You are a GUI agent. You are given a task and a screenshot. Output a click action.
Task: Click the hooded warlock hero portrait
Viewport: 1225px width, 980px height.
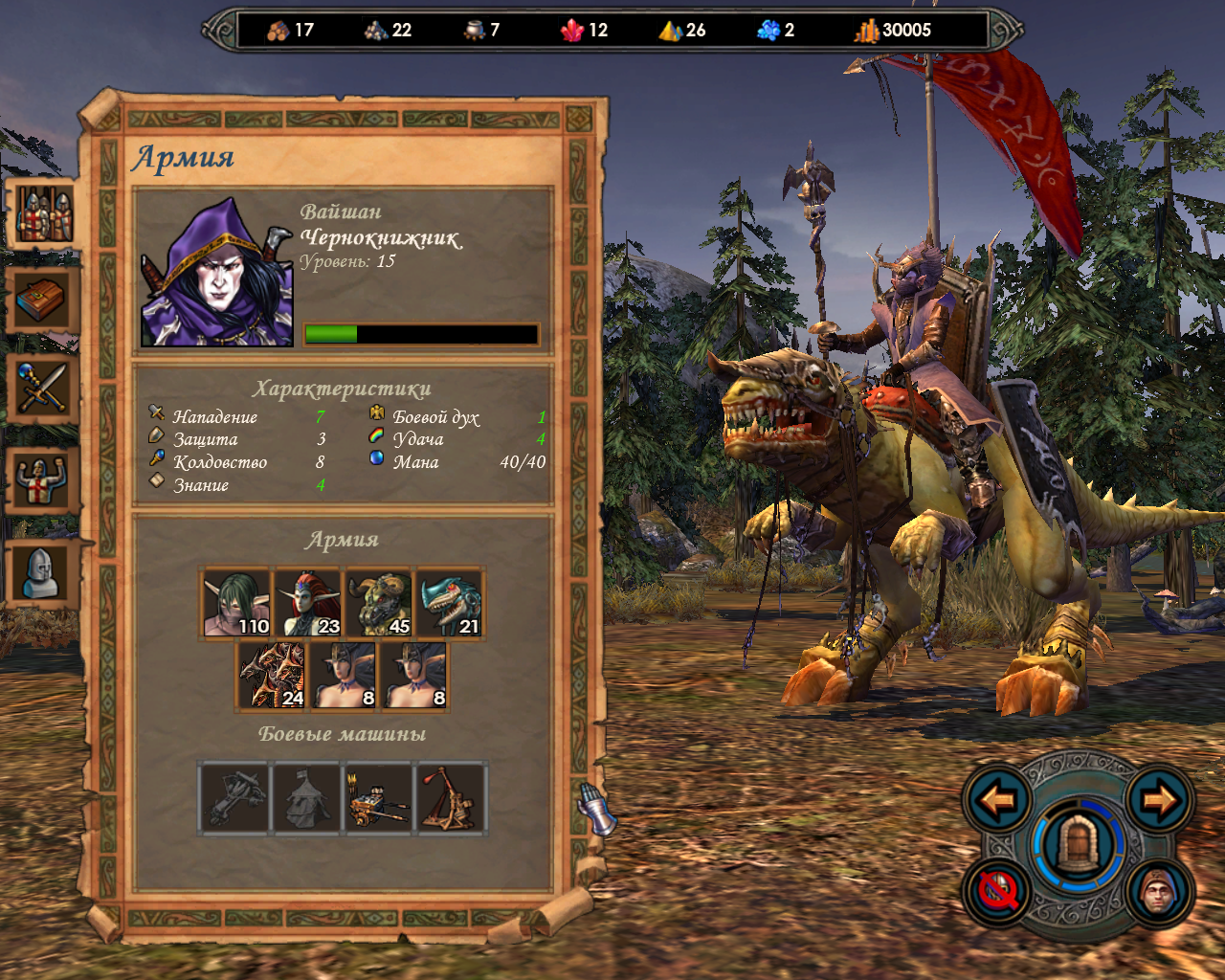pos(217,273)
